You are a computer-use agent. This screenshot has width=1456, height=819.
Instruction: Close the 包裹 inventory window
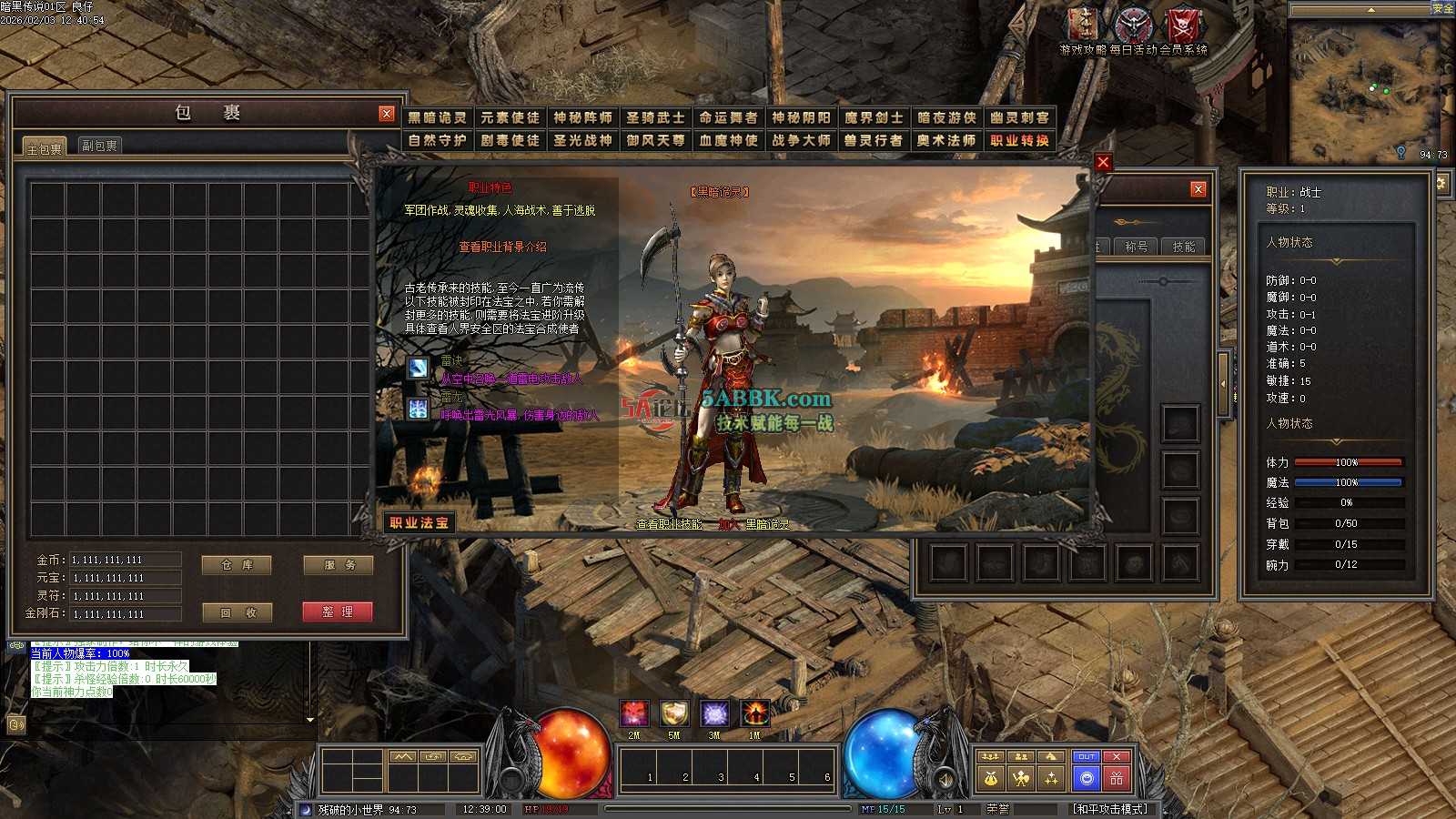[x=387, y=114]
